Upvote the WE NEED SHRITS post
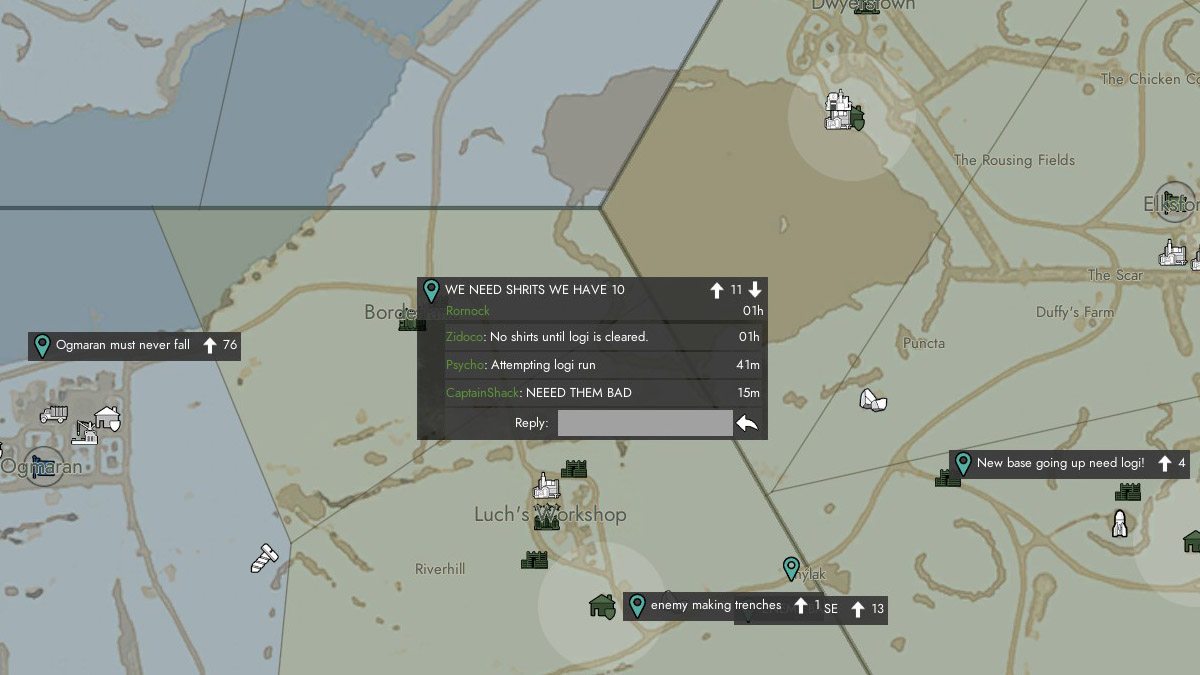This screenshot has width=1200, height=675. coord(716,290)
